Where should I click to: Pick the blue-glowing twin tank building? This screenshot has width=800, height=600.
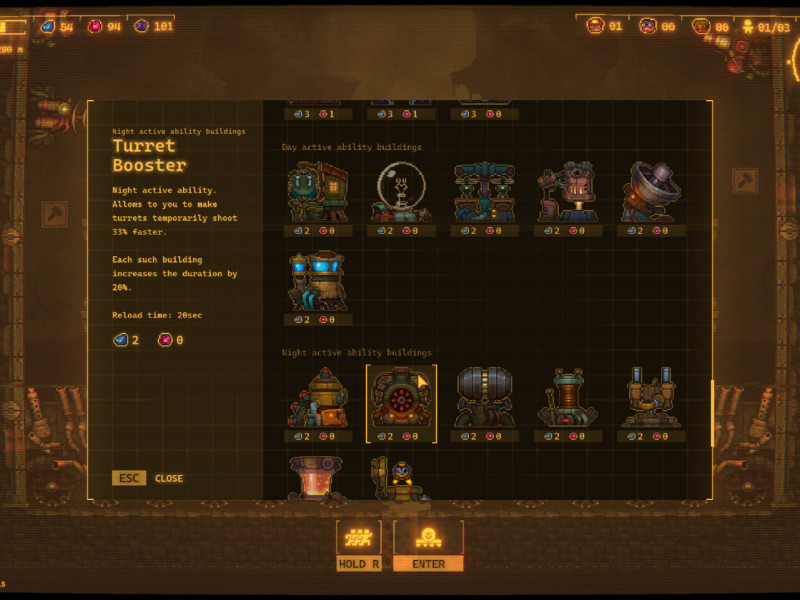tap(317, 281)
